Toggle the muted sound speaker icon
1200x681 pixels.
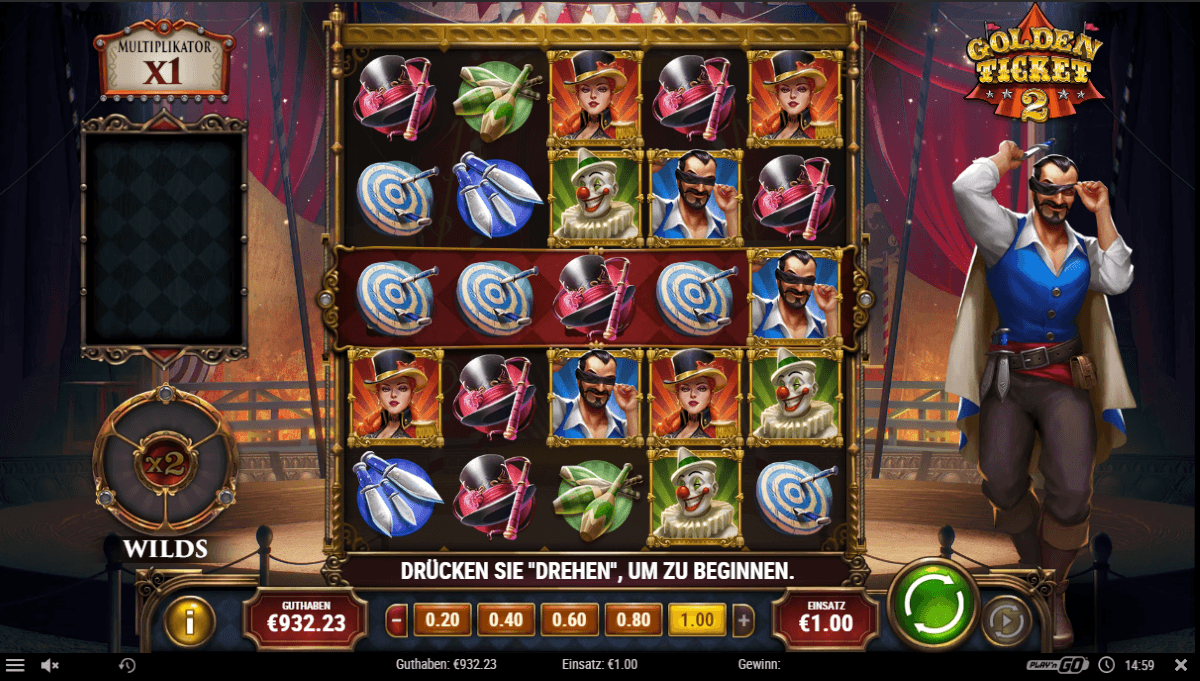[x=50, y=665]
